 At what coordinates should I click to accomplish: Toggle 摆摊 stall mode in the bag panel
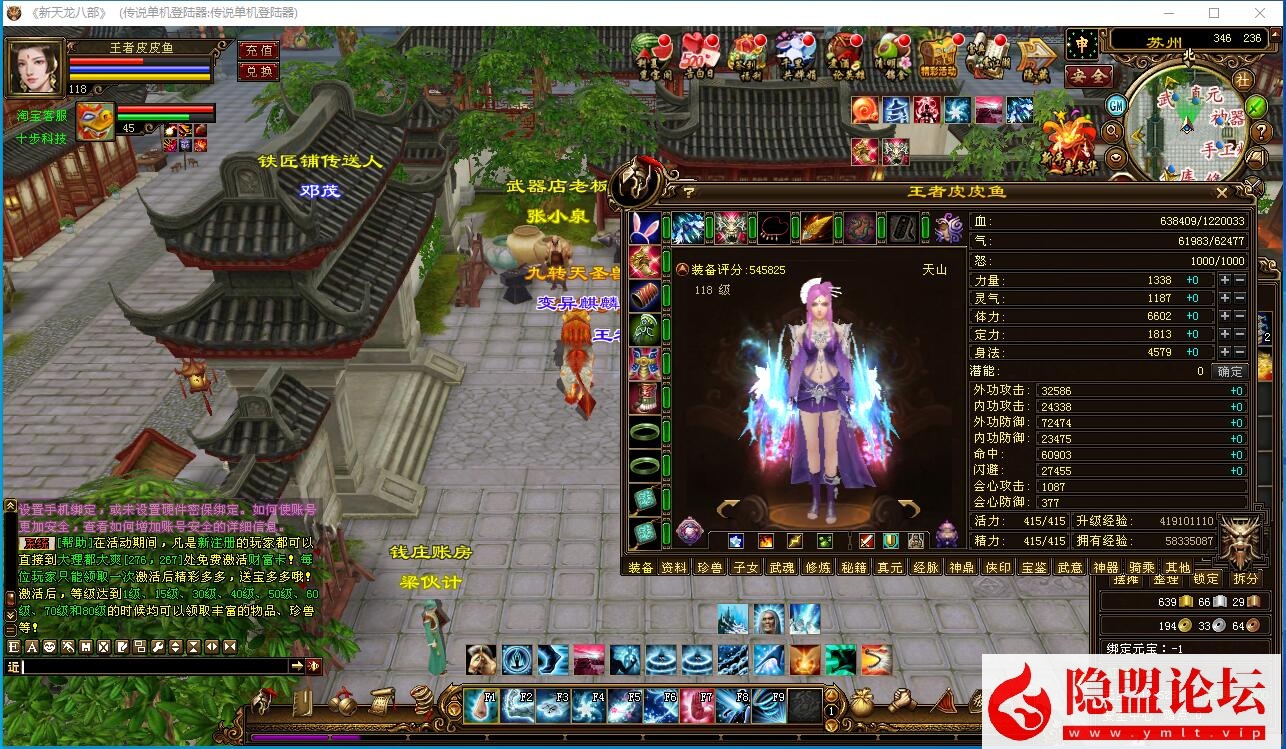[x=1128, y=579]
